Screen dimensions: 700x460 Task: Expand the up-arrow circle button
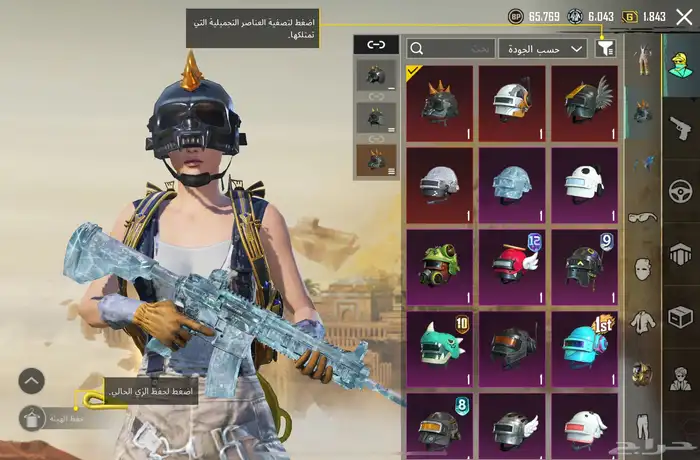tap(32, 380)
